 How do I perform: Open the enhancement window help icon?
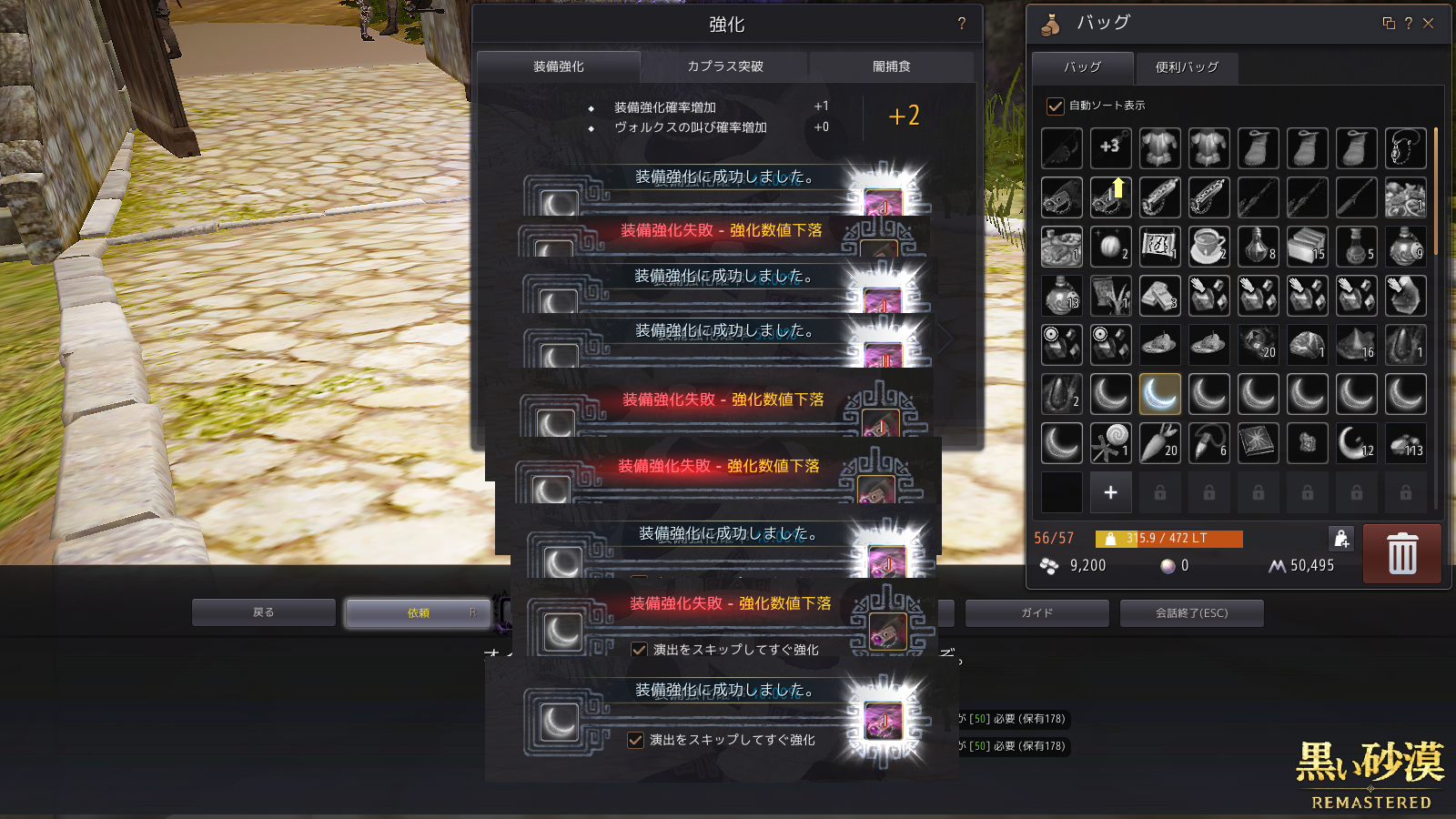click(x=962, y=24)
